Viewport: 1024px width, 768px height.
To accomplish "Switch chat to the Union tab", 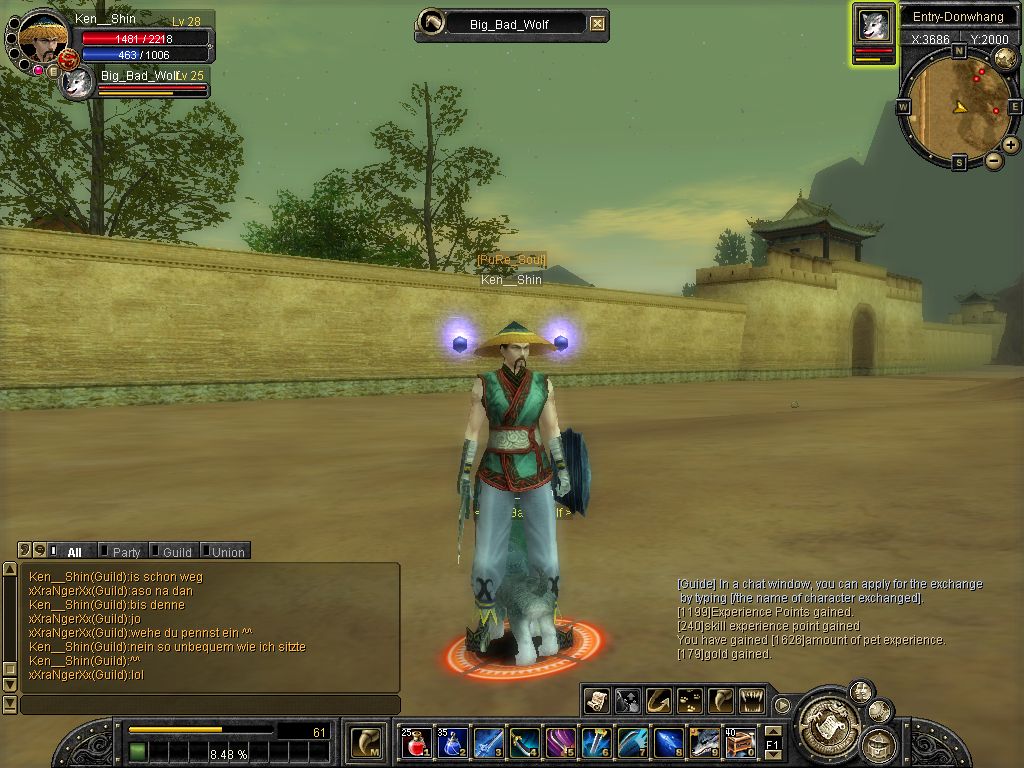I will [224, 551].
